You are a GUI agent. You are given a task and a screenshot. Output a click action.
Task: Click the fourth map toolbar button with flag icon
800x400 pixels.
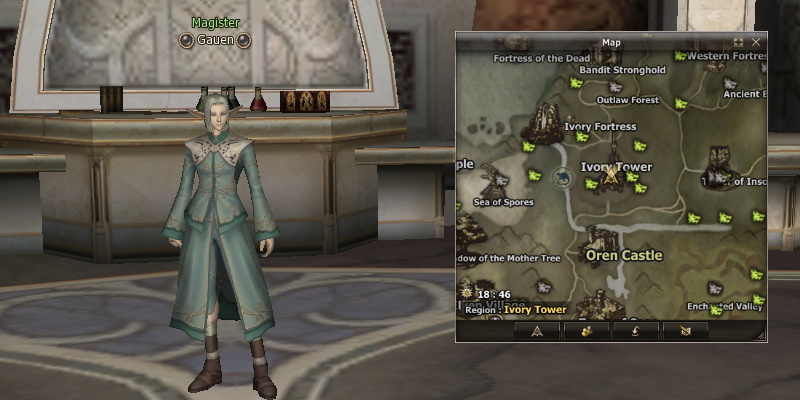685,330
